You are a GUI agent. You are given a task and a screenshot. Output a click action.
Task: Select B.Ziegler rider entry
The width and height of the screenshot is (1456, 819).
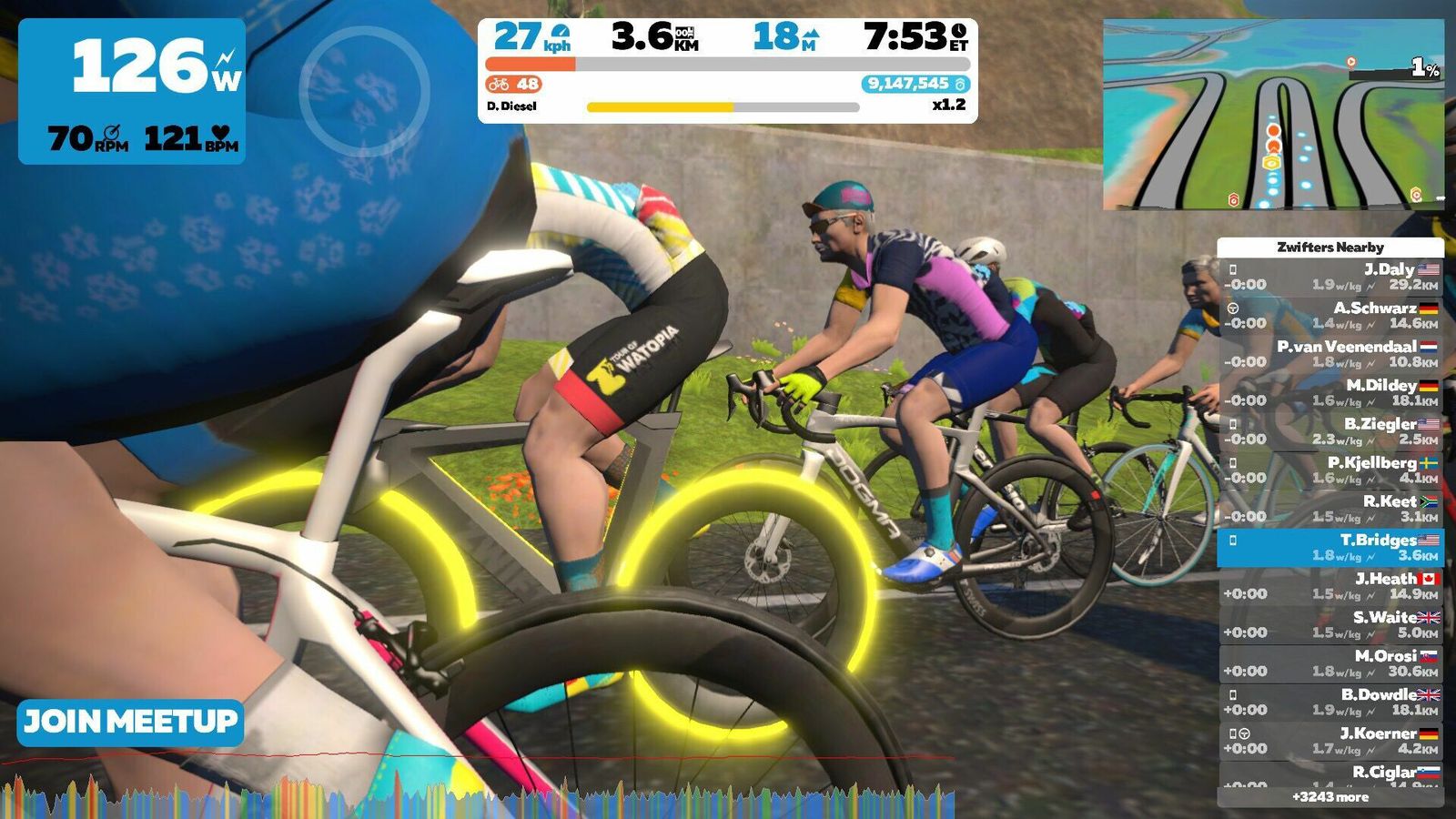[1330, 431]
